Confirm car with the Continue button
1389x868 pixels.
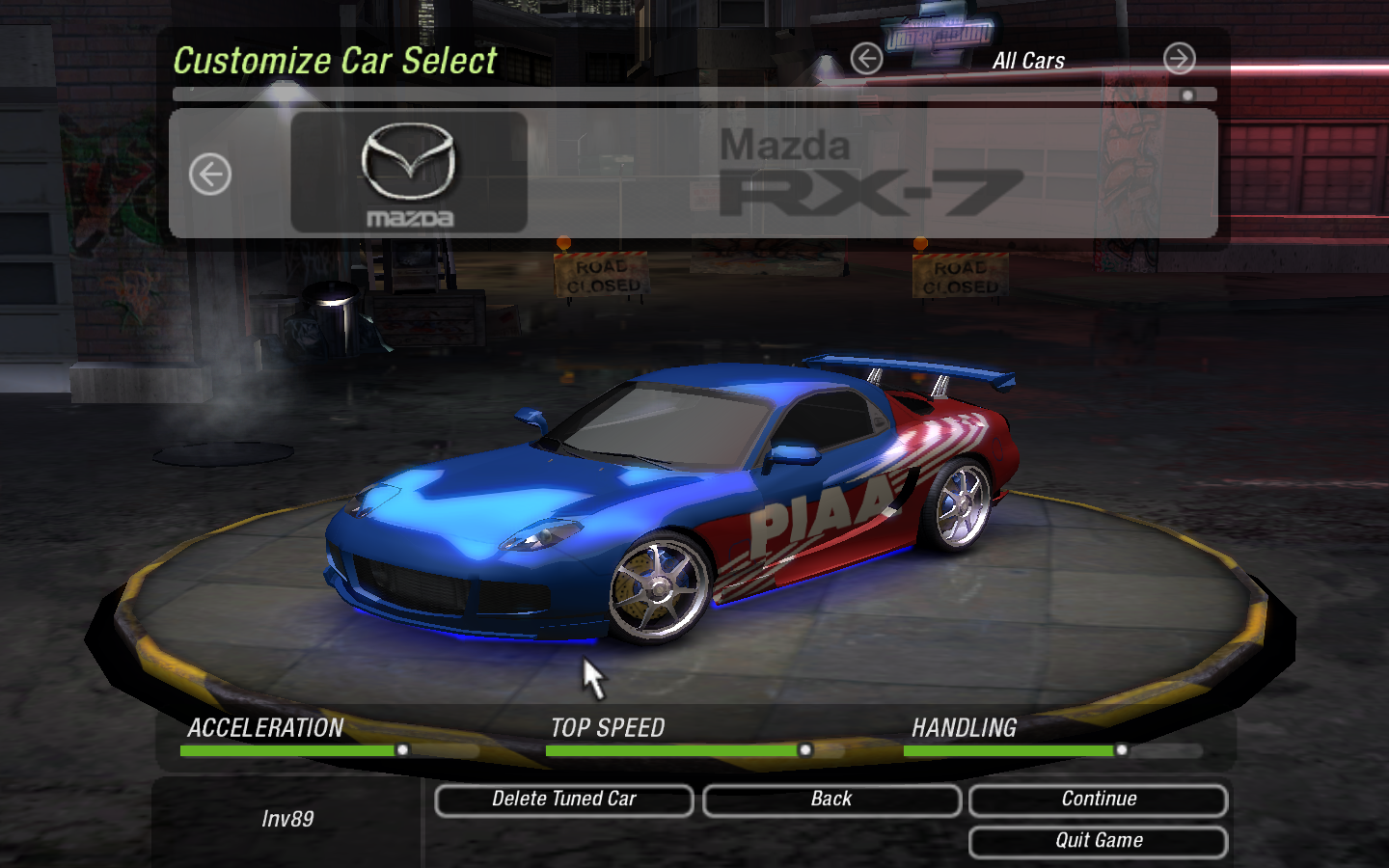click(1098, 800)
